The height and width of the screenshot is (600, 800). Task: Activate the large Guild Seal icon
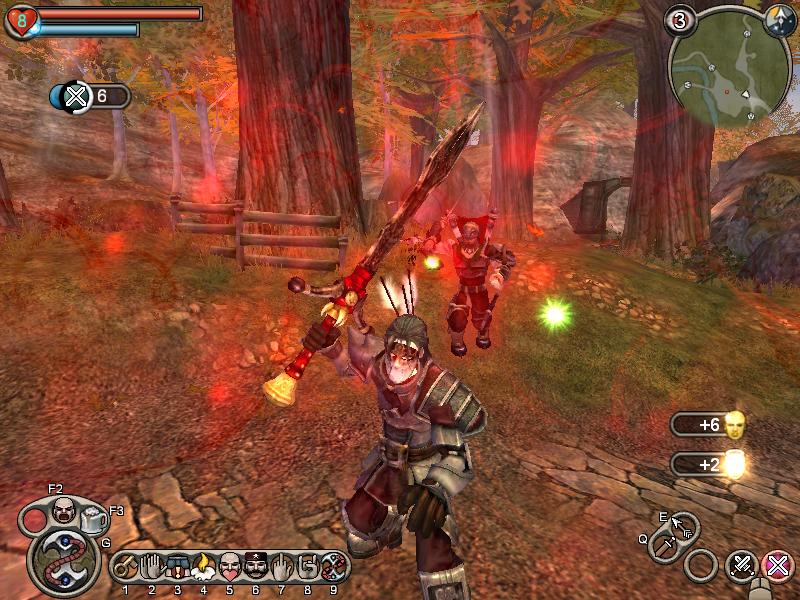pyautogui.click(x=63, y=561)
